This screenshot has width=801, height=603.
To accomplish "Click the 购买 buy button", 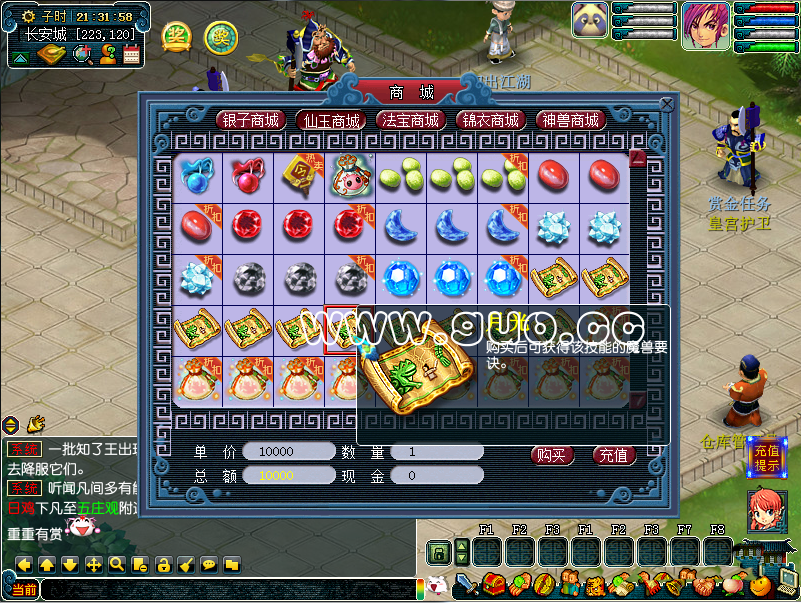I will coord(552,455).
